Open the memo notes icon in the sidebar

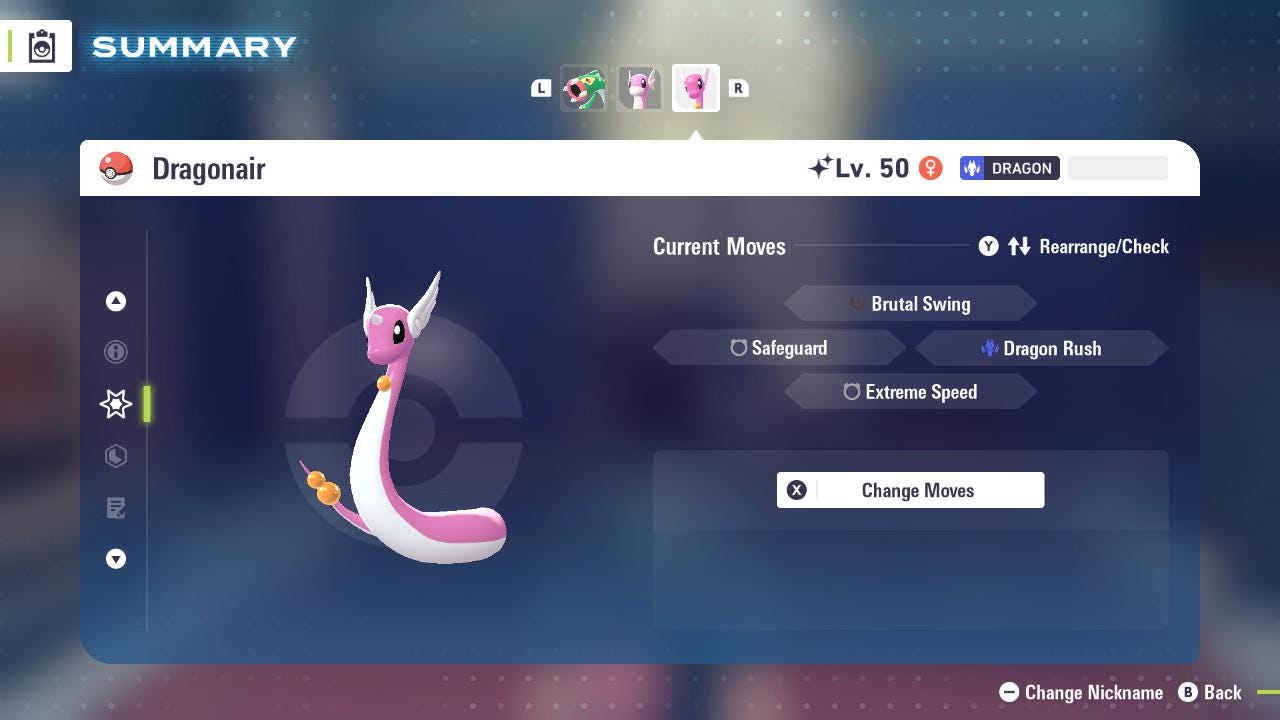click(116, 508)
